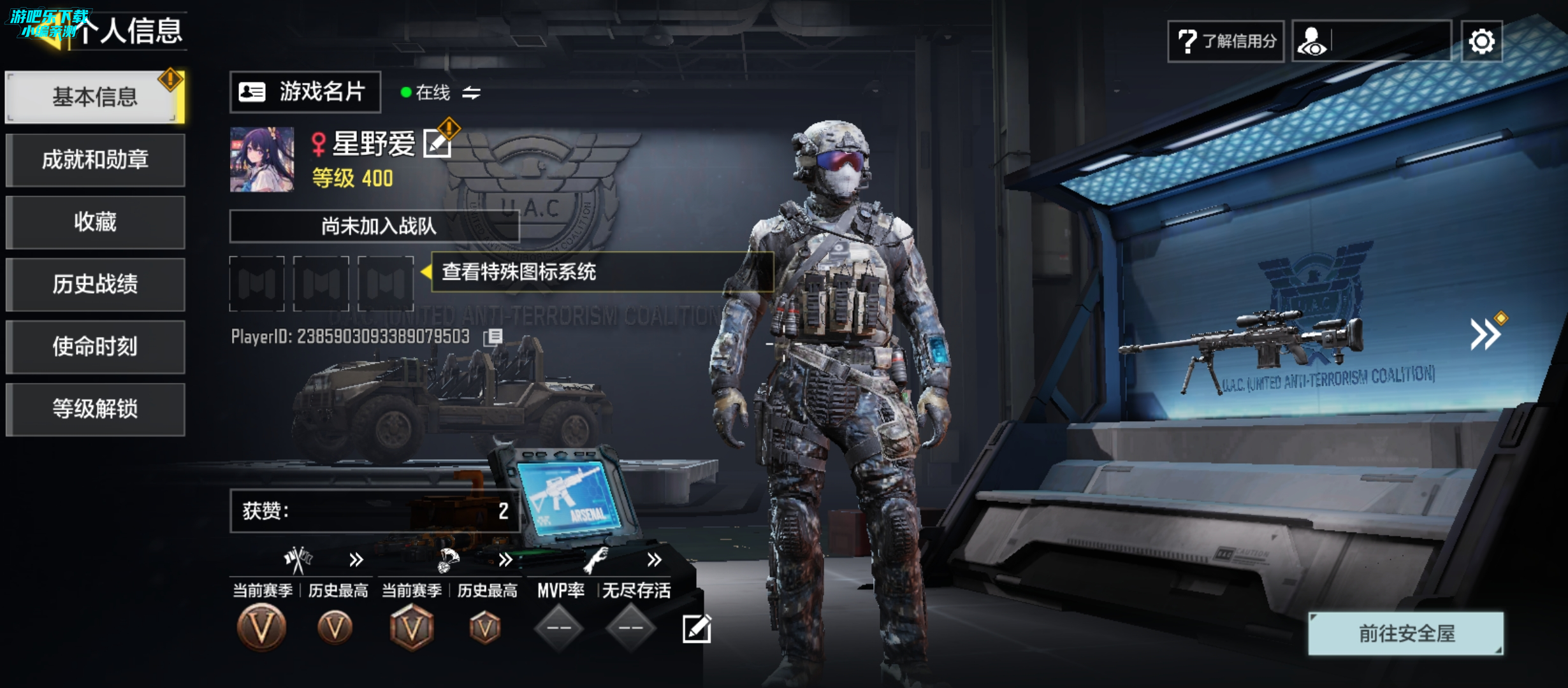Expand the weapon showcase double arrow

point(1485,334)
